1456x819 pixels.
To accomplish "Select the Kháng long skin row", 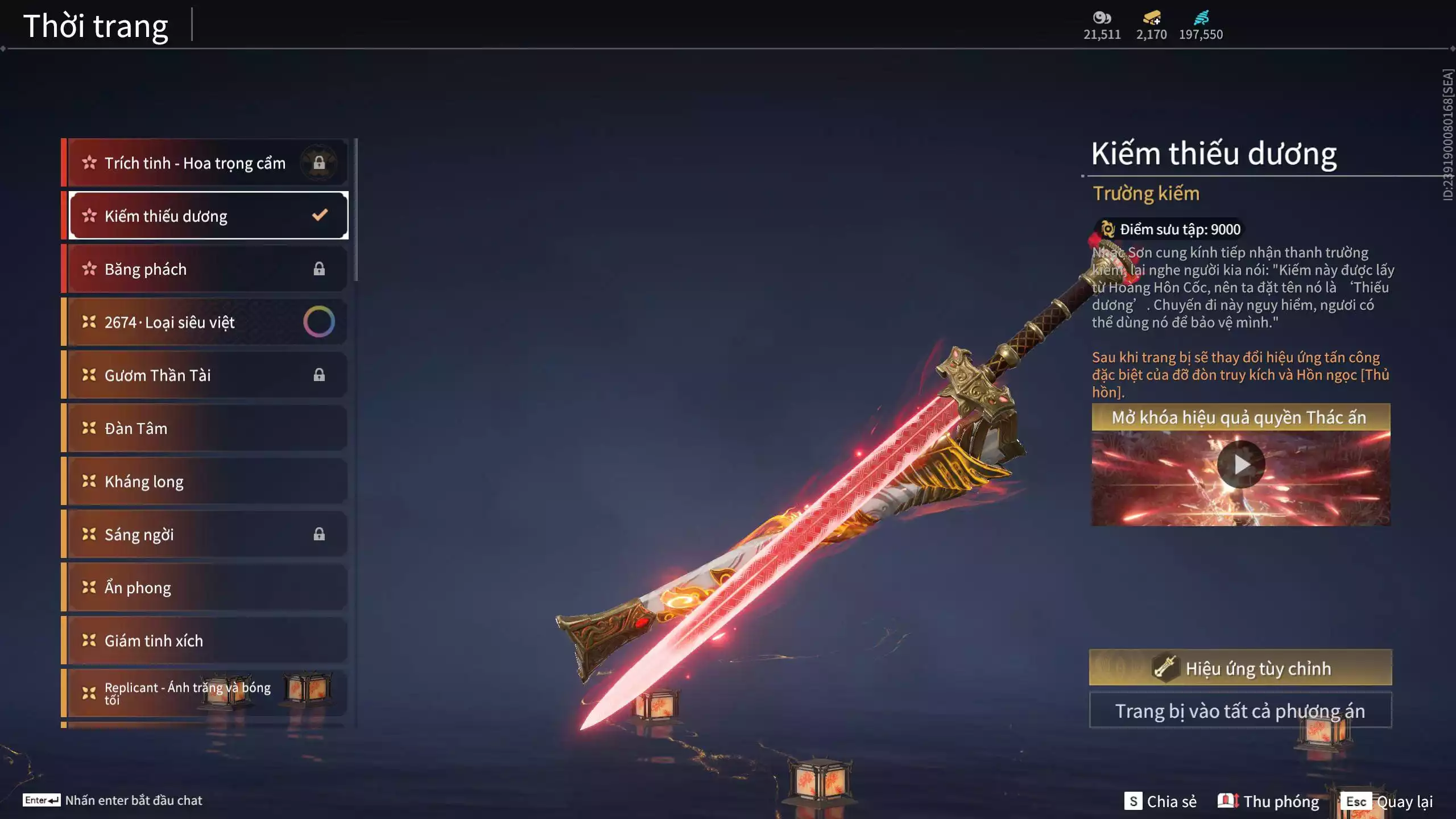I will [205, 482].
